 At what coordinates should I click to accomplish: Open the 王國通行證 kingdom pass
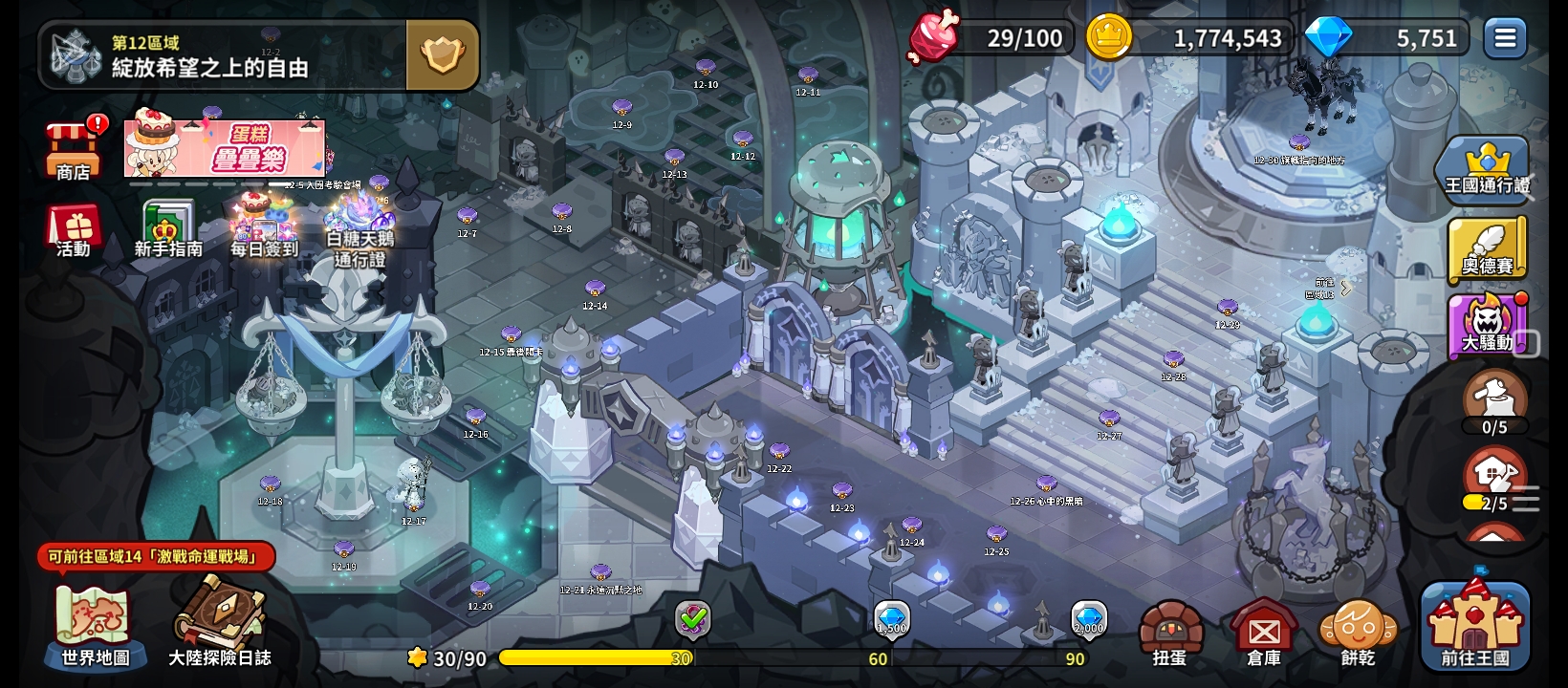[x=1486, y=170]
